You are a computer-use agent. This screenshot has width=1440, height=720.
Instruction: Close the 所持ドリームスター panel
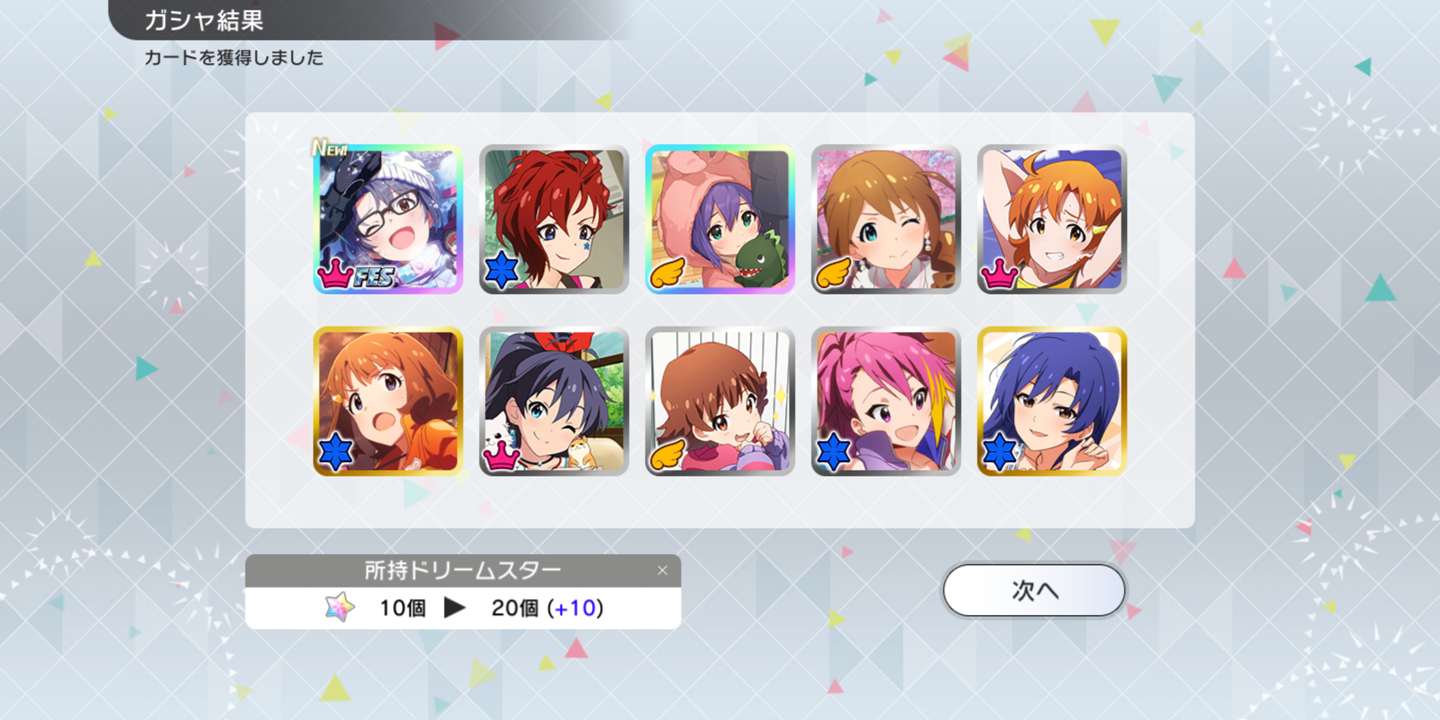pos(662,571)
